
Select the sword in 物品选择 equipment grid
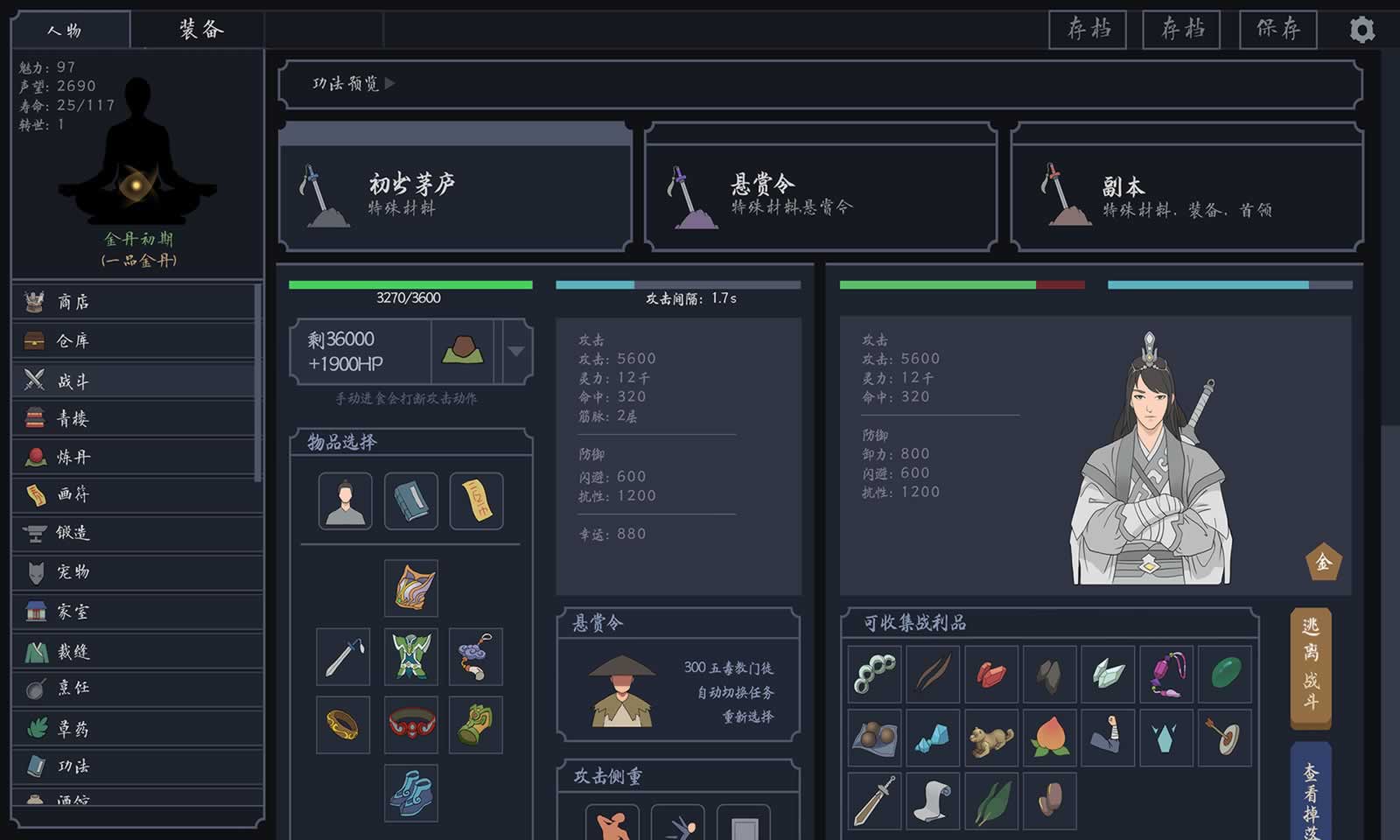[343, 658]
